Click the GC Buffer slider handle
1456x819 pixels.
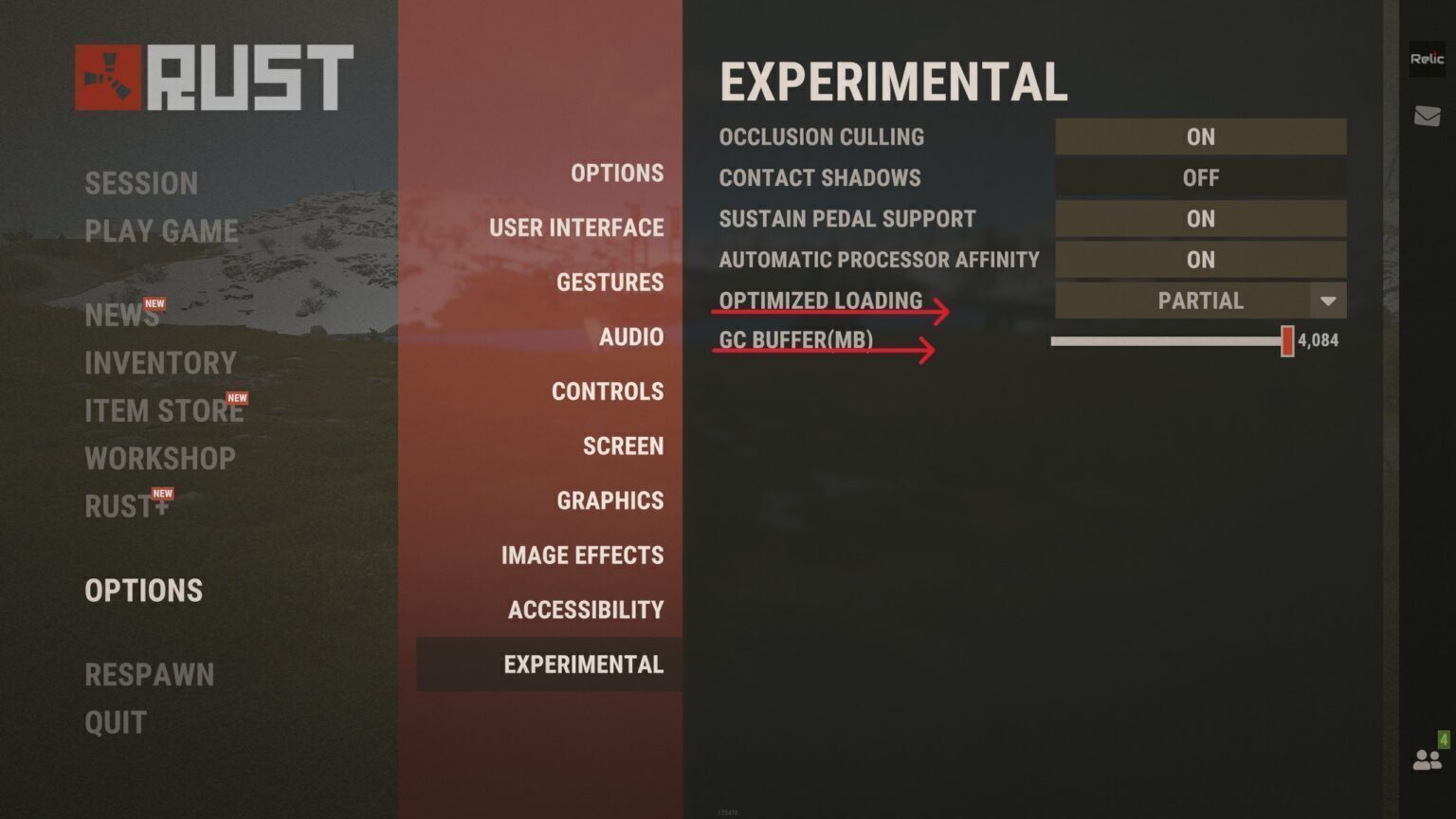coord(1287,341)
